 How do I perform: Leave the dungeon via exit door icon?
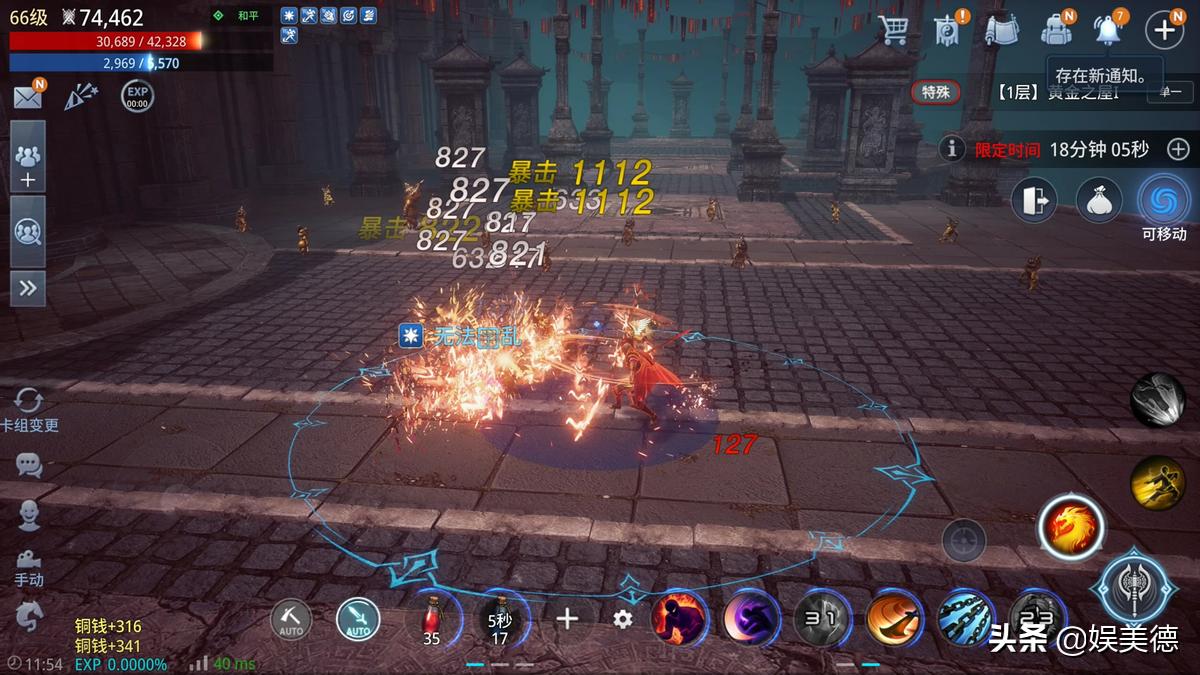1034,201
